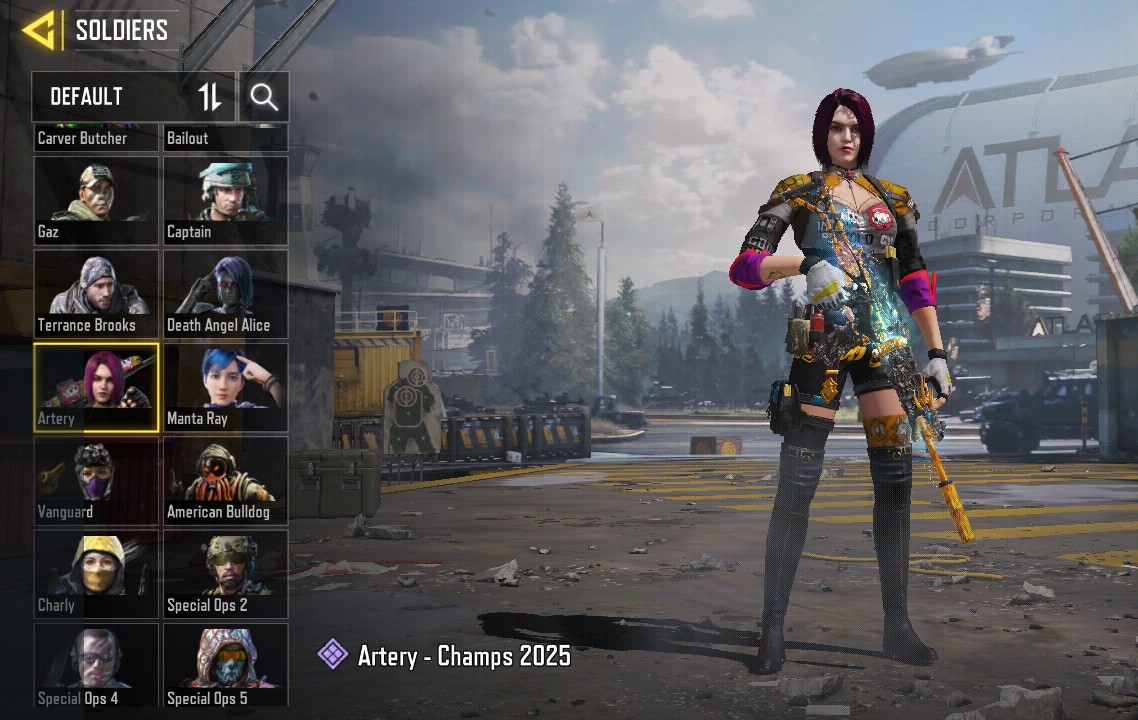Viewport: 1138px width, 720px height.
Task: Open the soldier search magnifier
Action: pyautogui.click(x=264, y=97)
